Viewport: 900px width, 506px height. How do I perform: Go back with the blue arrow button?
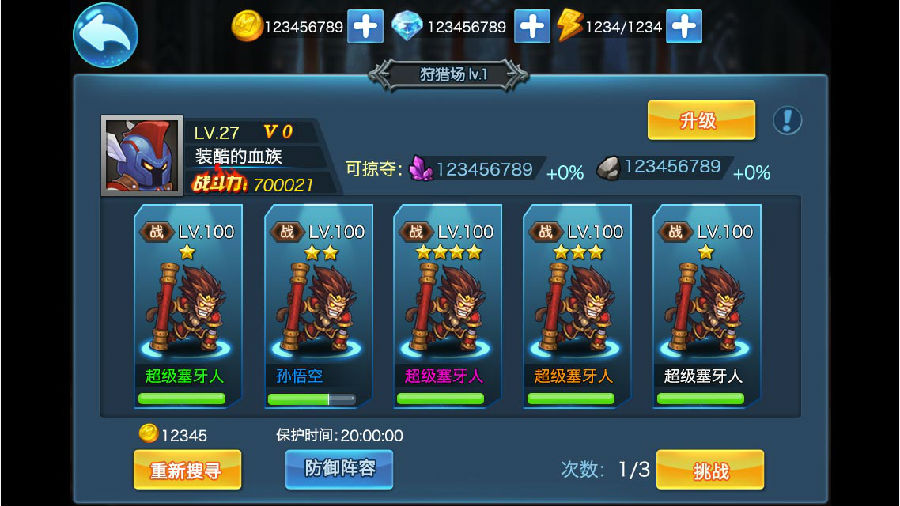tap(105, 36)
